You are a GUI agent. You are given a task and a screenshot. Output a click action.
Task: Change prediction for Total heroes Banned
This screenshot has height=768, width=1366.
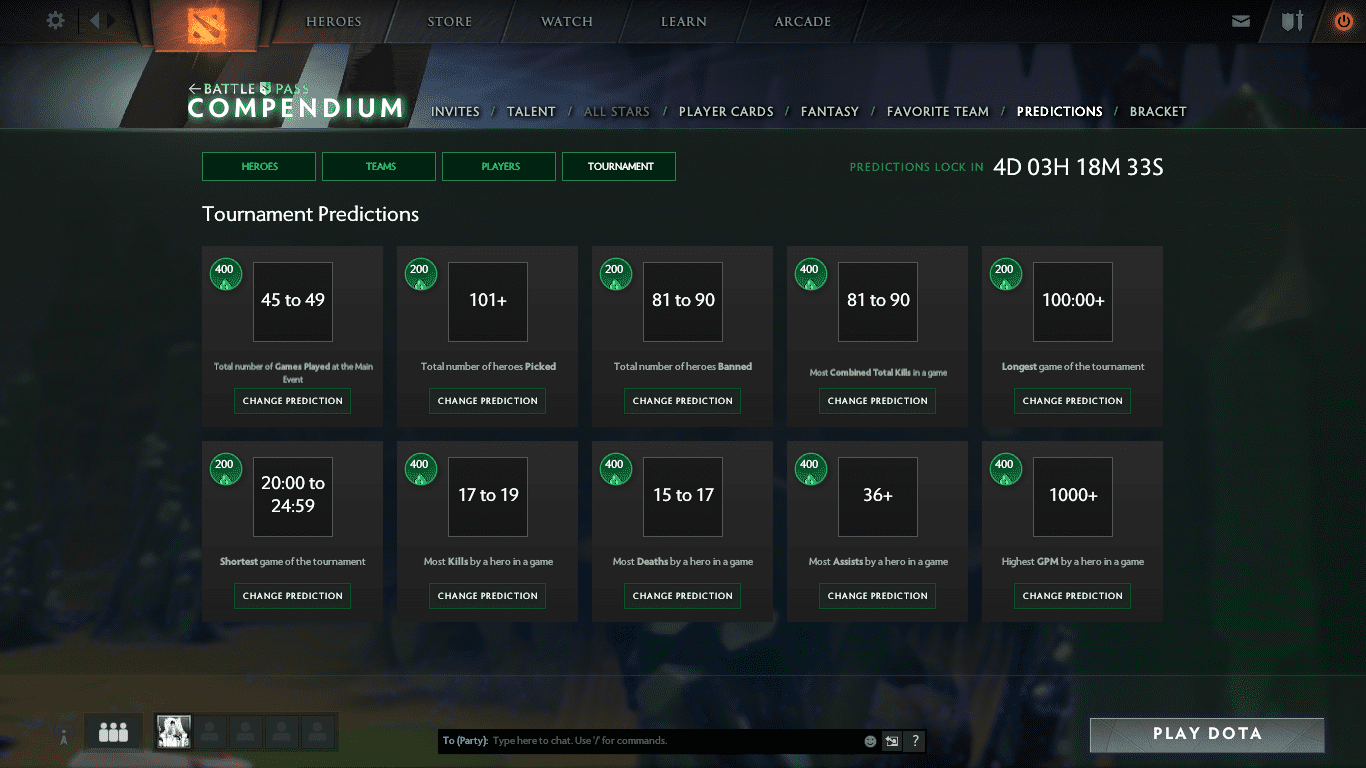point(683,401)
